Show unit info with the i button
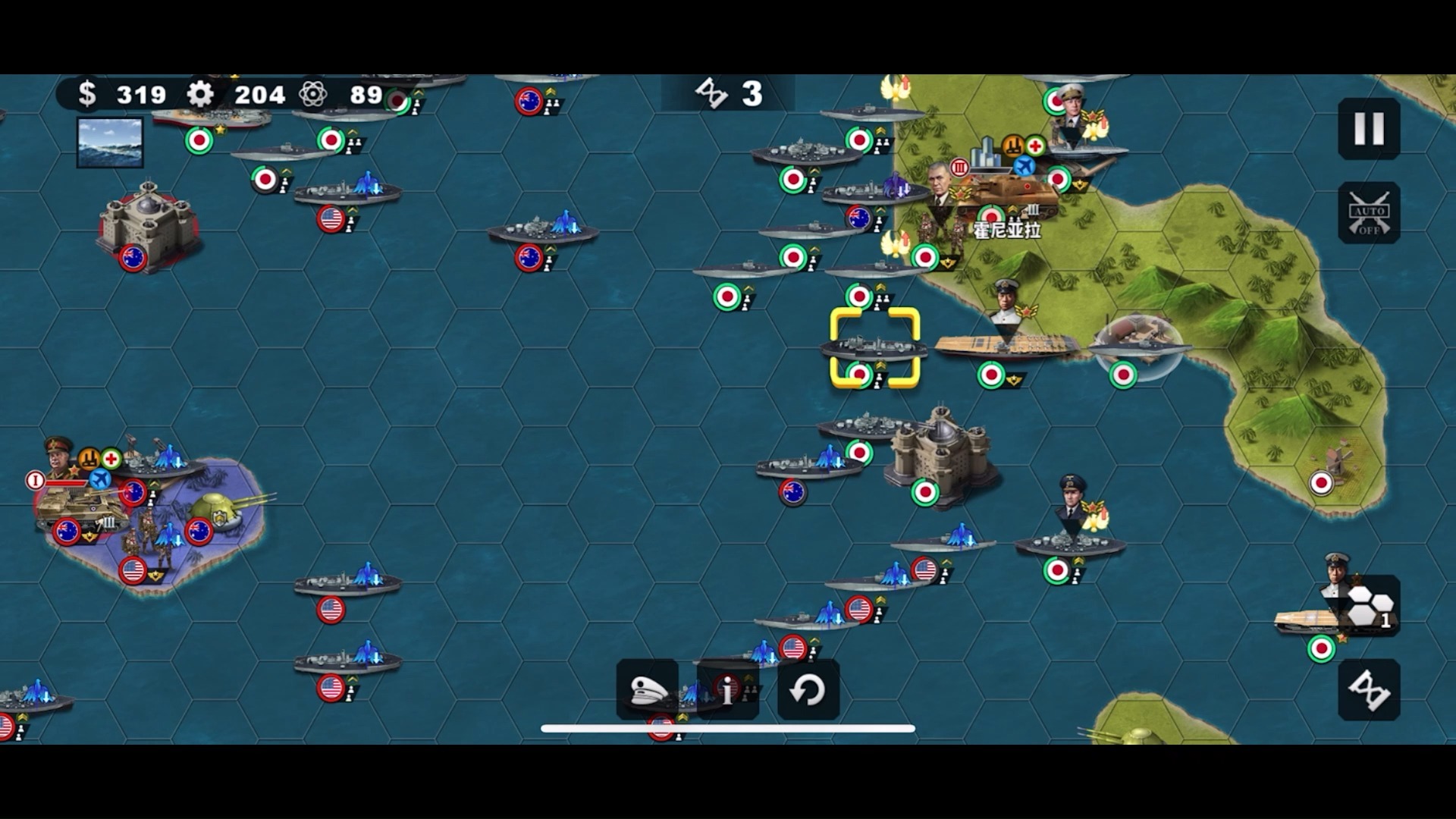 pos(728,690)
